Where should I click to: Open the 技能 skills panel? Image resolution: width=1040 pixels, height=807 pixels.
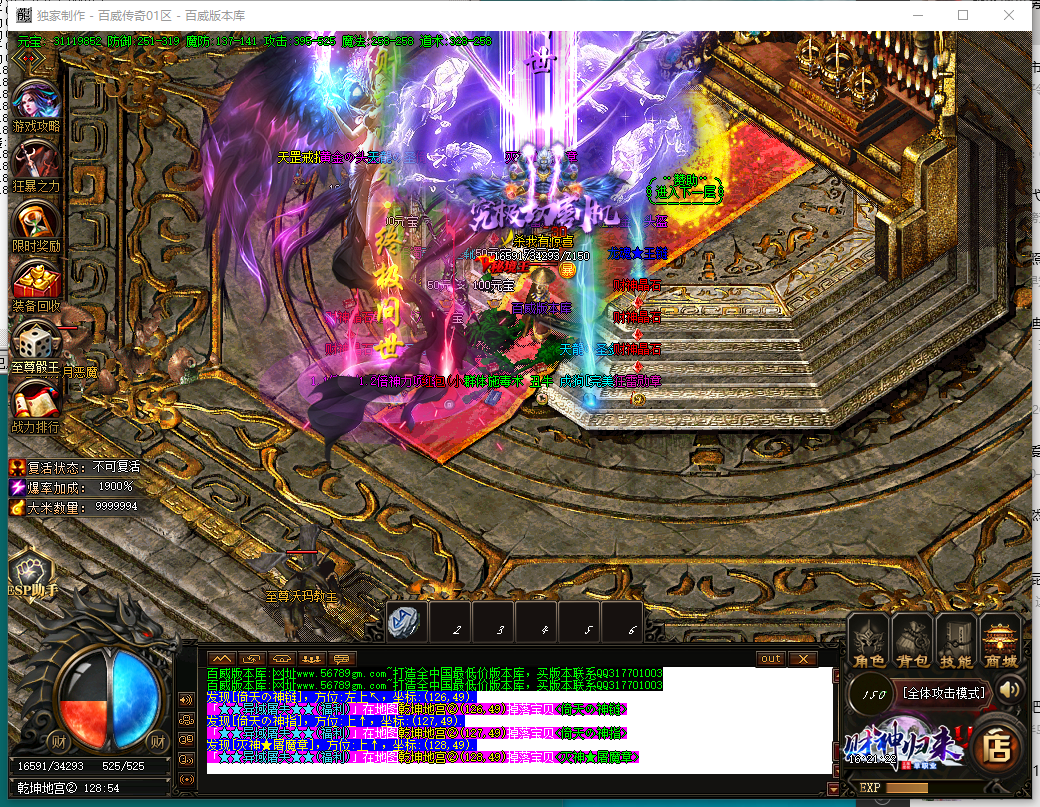[x=956, y=640]
